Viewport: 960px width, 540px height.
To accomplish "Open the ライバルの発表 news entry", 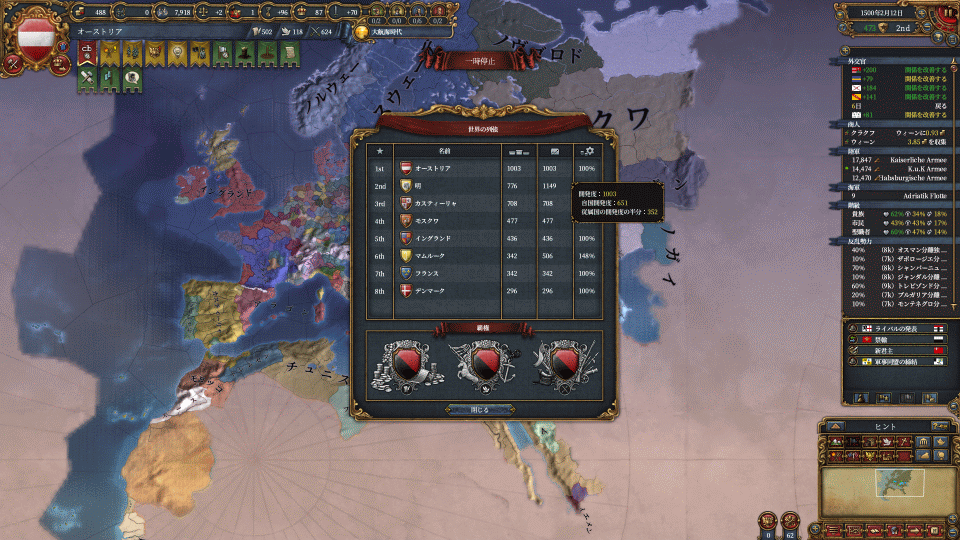I will (x=897, y=328).
